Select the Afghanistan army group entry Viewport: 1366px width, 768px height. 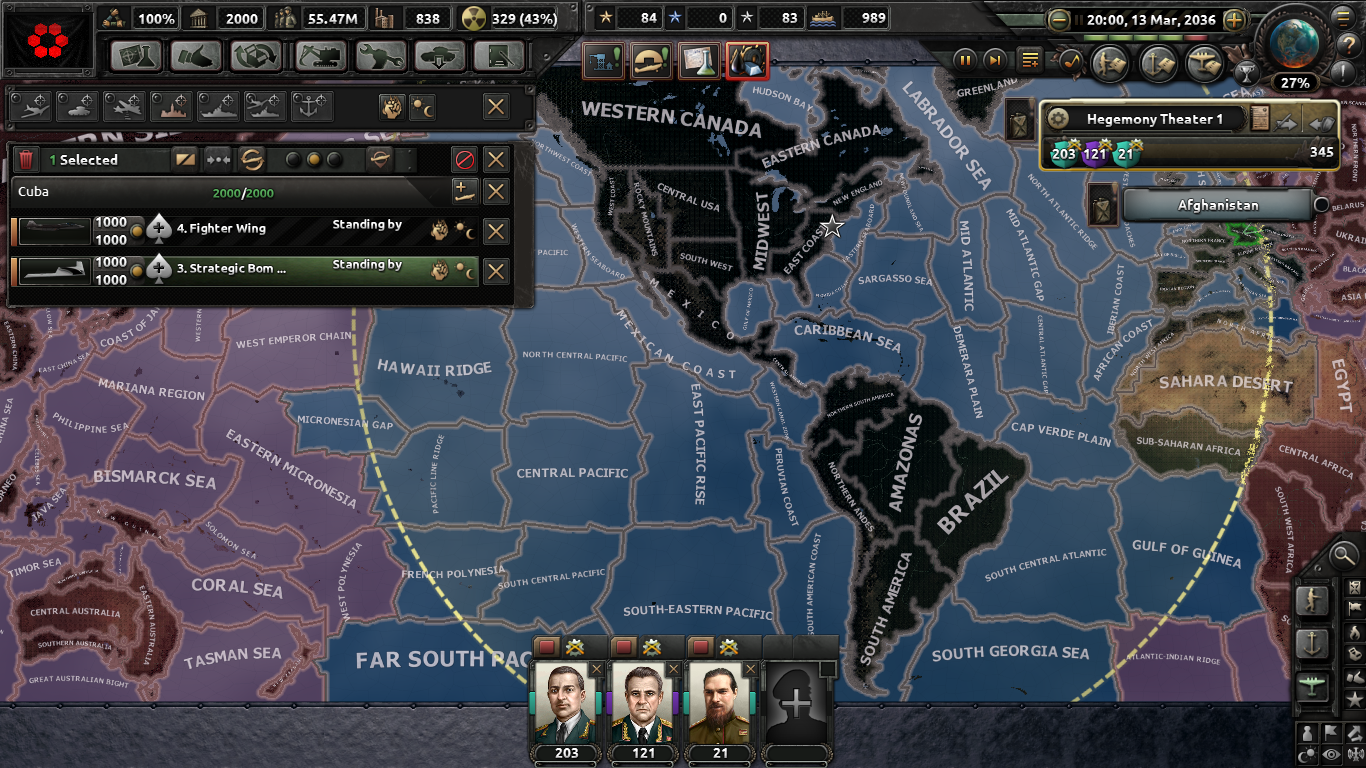1219,204
